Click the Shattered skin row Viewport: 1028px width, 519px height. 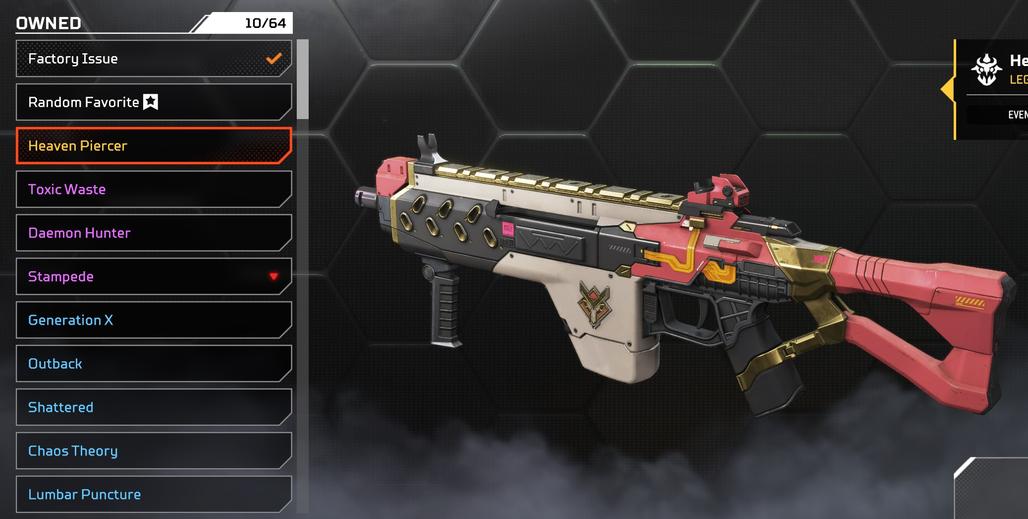(x=154, y=407)
